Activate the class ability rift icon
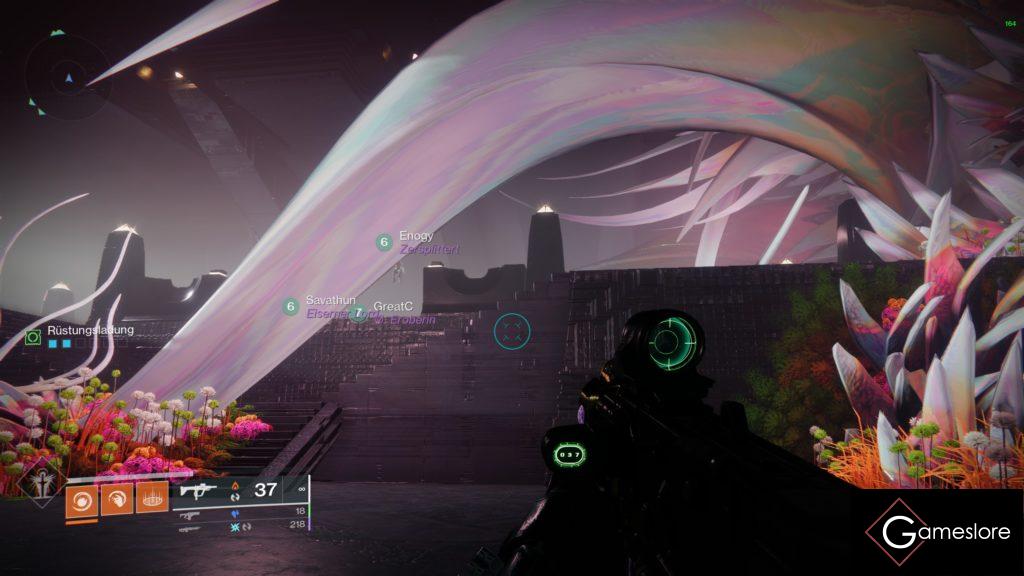 click(152, 498)
